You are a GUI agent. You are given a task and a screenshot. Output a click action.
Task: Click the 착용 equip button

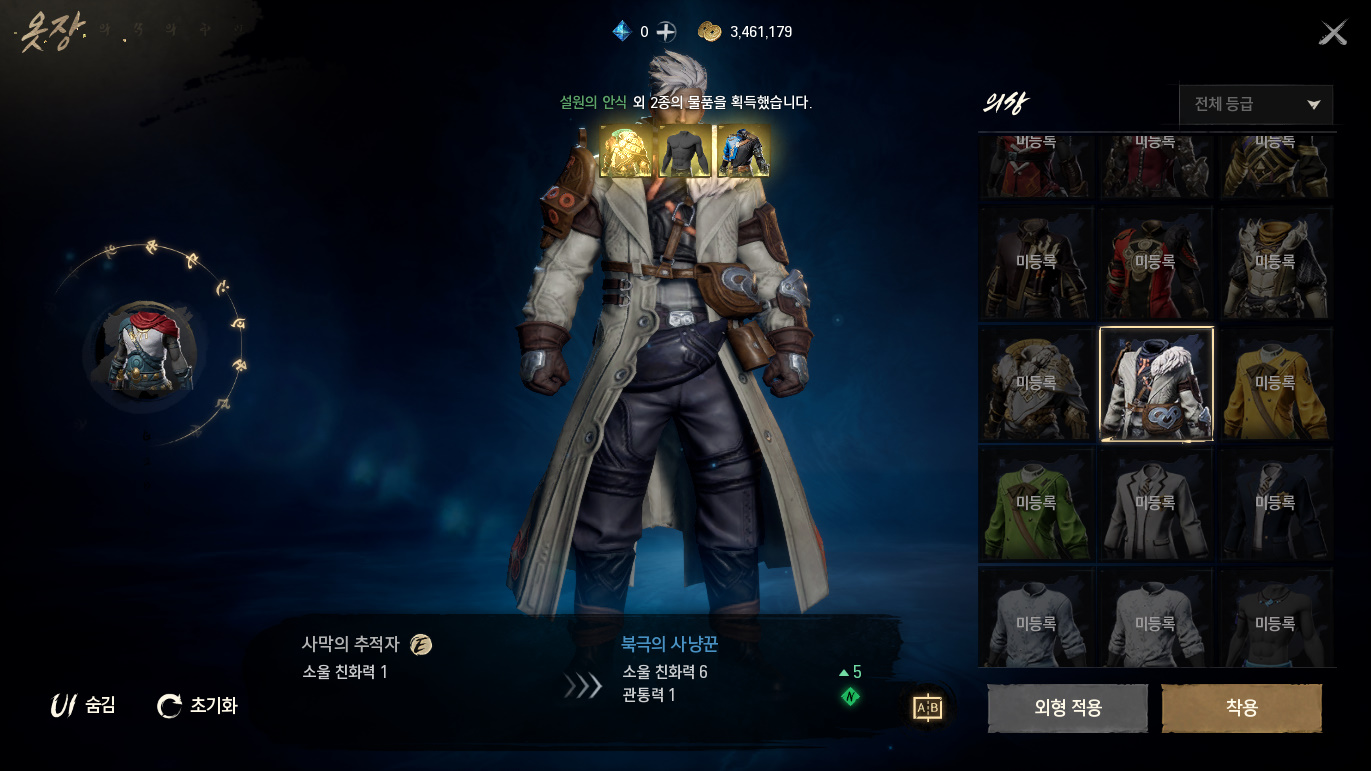pyautogui.click(x=1241, y=708)
